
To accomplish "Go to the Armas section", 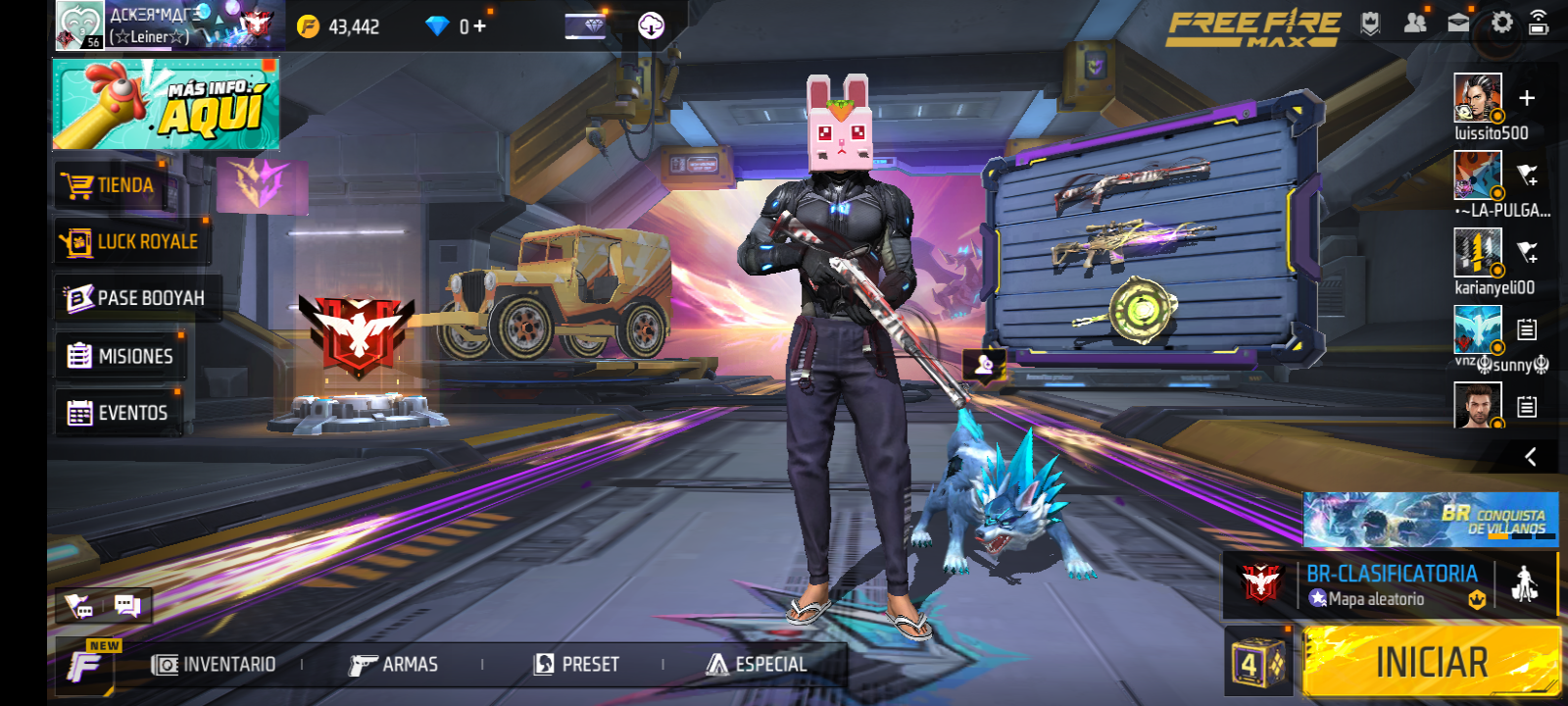I will click(394, 665).
